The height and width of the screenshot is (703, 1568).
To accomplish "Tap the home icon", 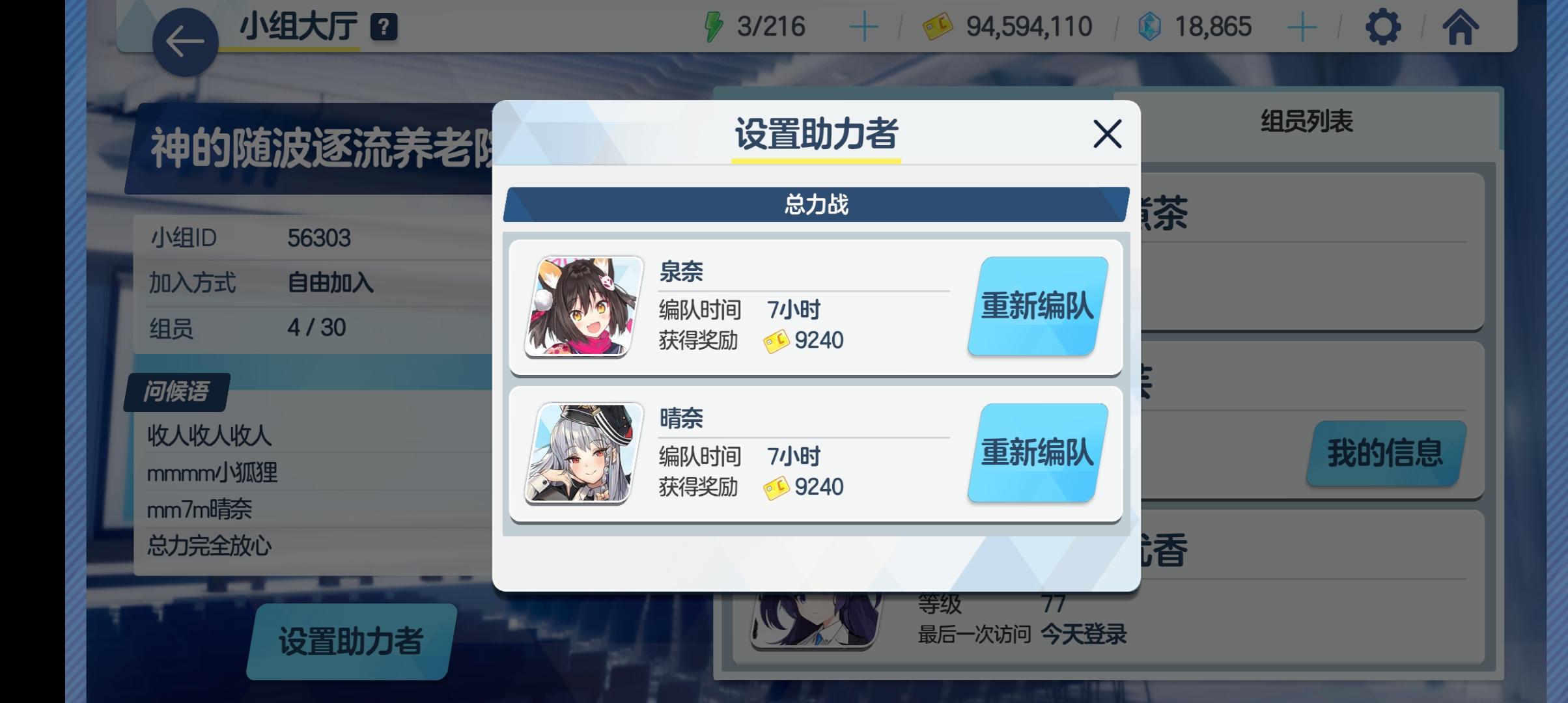I will click(1463, 26).
